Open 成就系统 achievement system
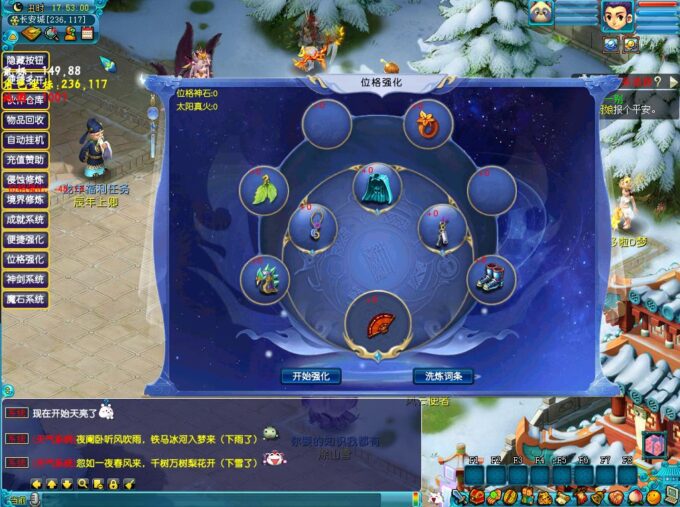 coord(25,220)
